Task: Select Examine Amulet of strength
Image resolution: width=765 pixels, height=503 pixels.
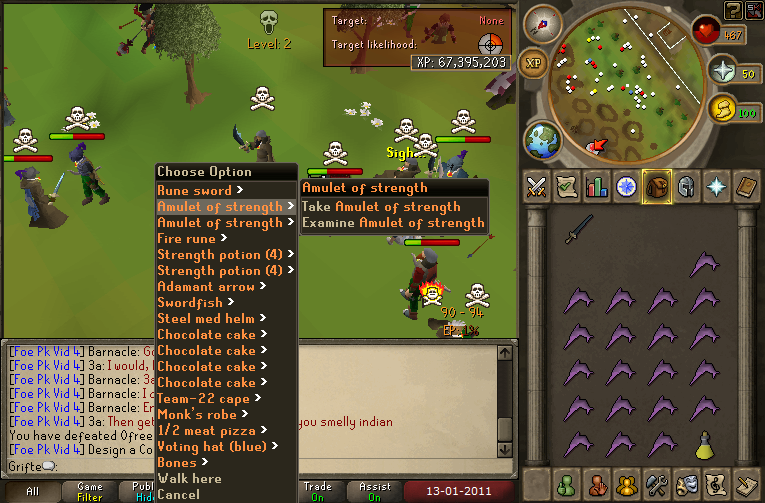Action: pyautogui.click(x=393, y=223)
